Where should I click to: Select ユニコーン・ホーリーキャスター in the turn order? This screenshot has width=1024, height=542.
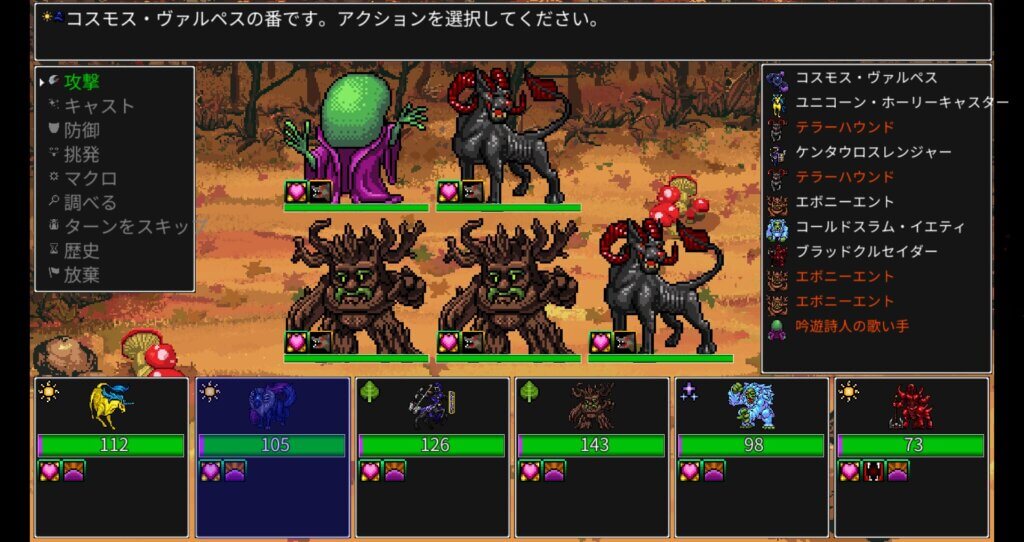(x=901, y=103)
